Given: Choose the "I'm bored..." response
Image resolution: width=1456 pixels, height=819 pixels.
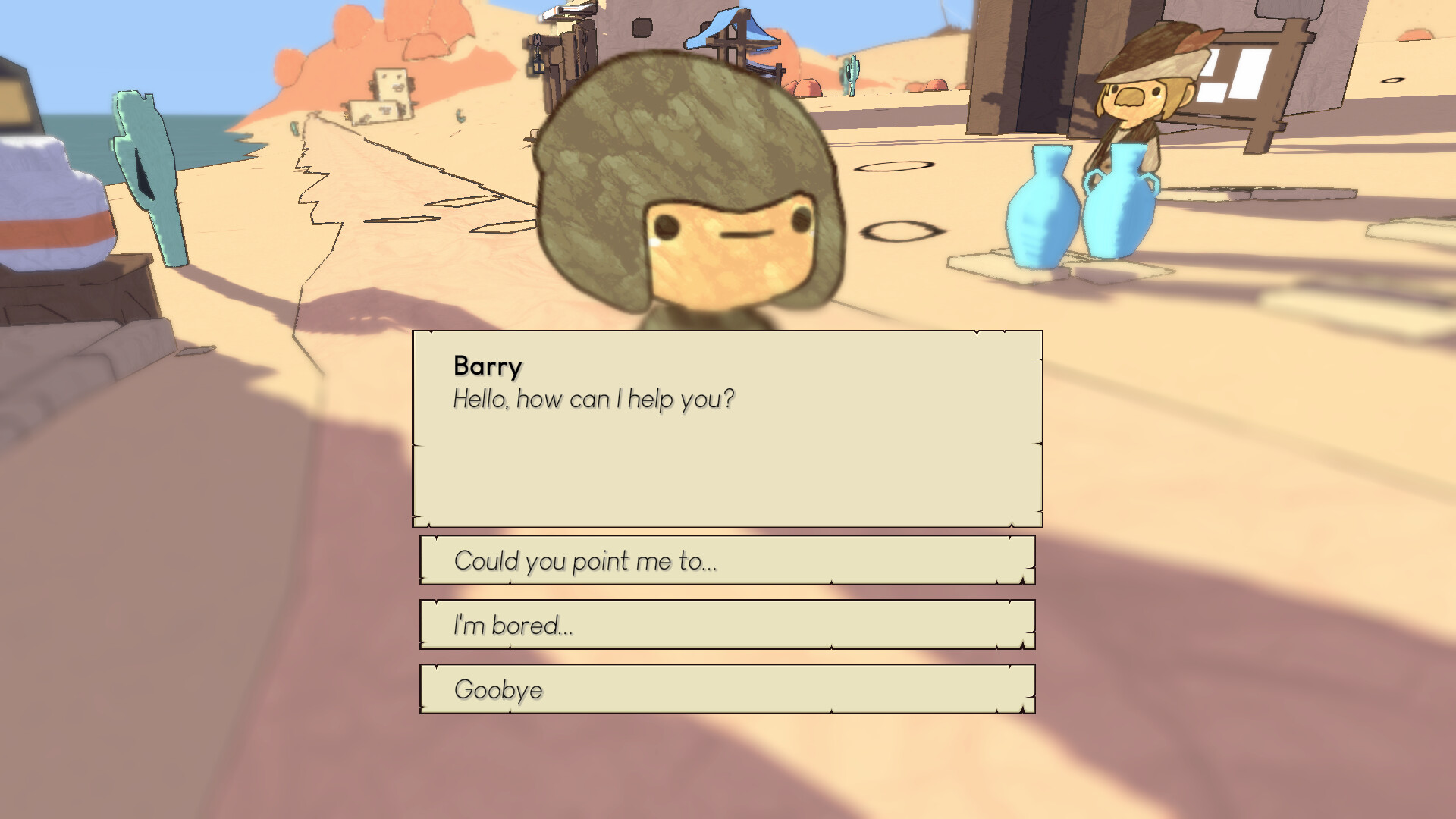Looking at the screenshot, I should pos(726,626).
